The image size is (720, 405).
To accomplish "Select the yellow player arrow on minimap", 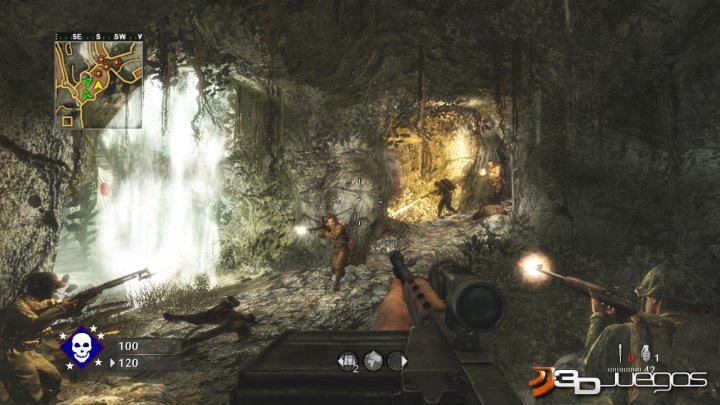I will (100, 84).
